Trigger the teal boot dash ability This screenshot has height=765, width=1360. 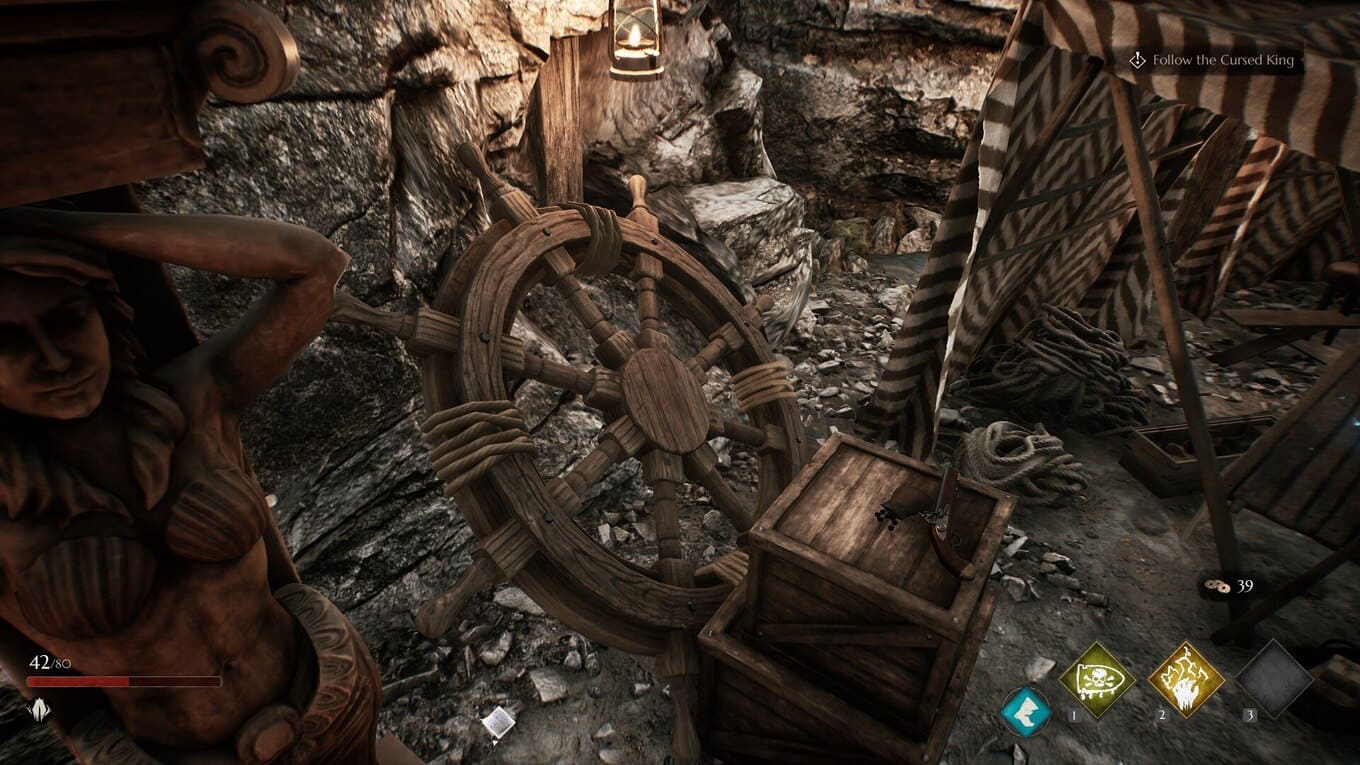[1026, 711]
